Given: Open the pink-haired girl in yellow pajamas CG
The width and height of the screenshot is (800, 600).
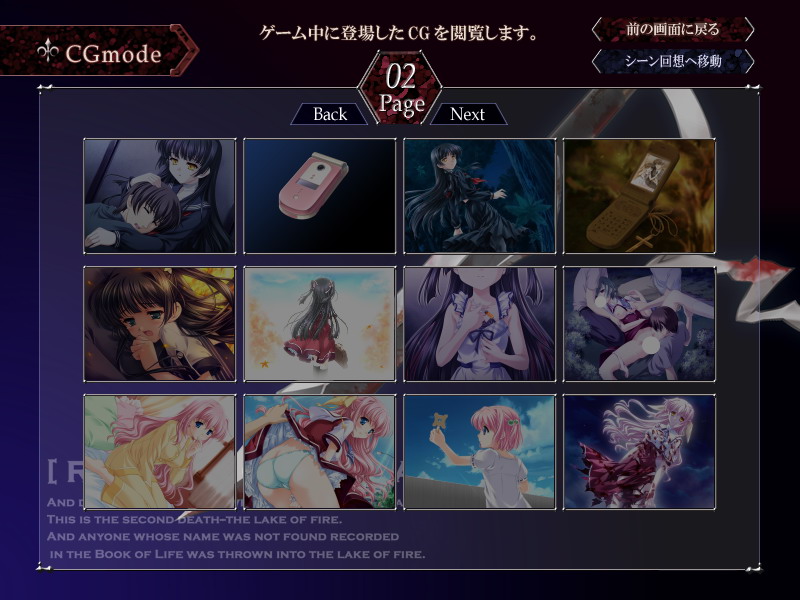Looking at the screenshot, I should (x=160, y=452).
